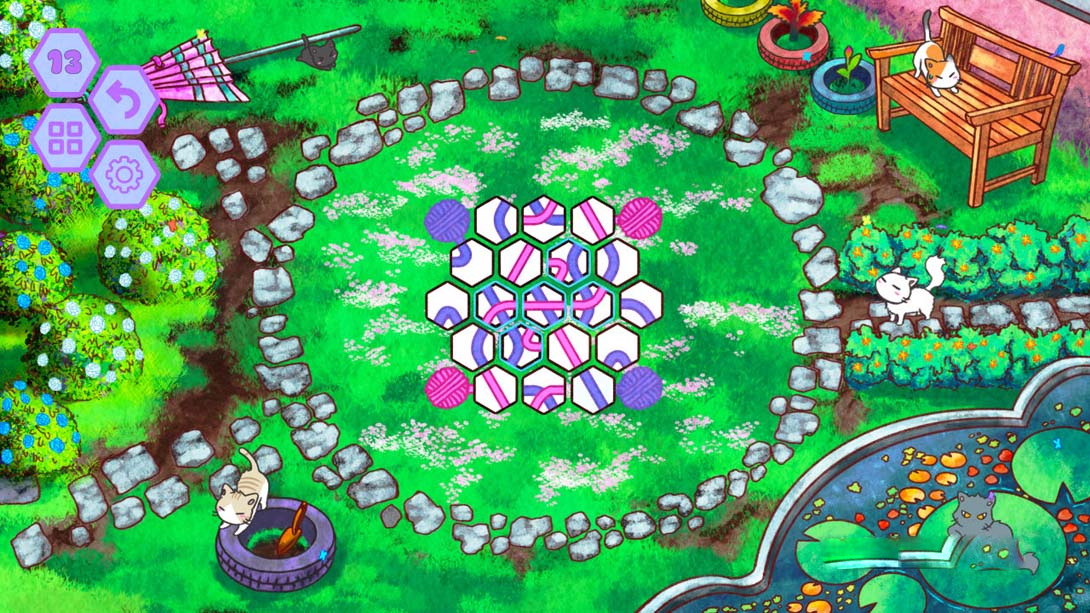Rotate the center hex tile of the yarn board

point(545,305)
